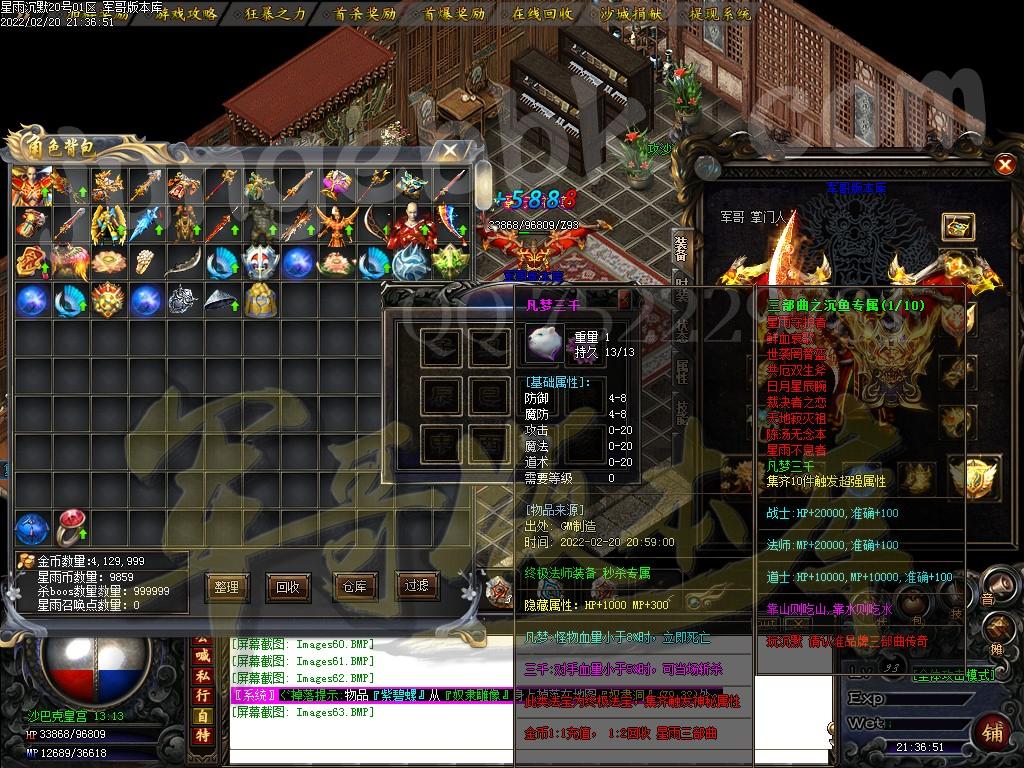
Task: Select the 私 private chat channel
Action: coord(202,675)
